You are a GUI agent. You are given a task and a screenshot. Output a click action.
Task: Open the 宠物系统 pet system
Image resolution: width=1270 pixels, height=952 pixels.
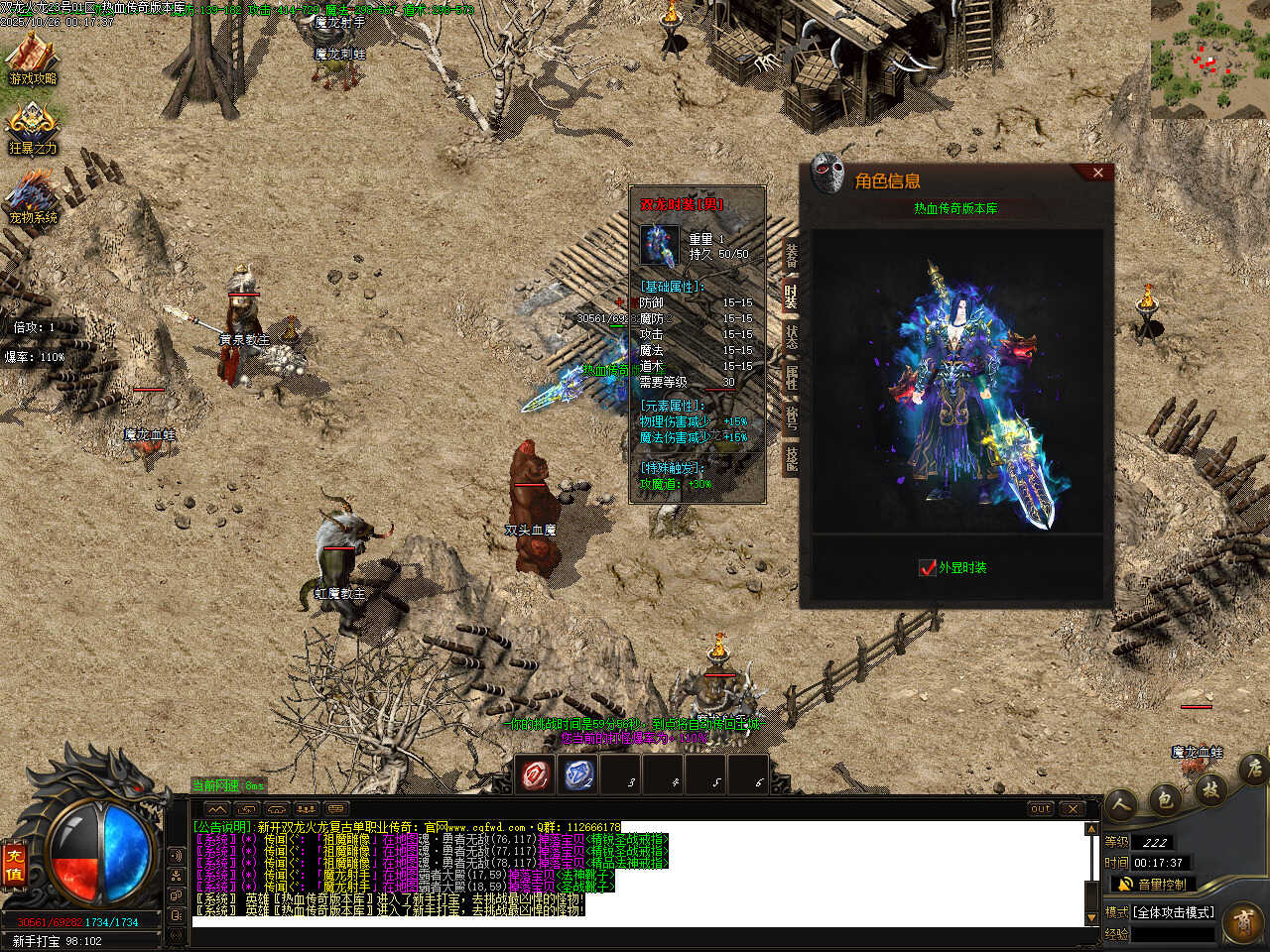pos(33,197)
